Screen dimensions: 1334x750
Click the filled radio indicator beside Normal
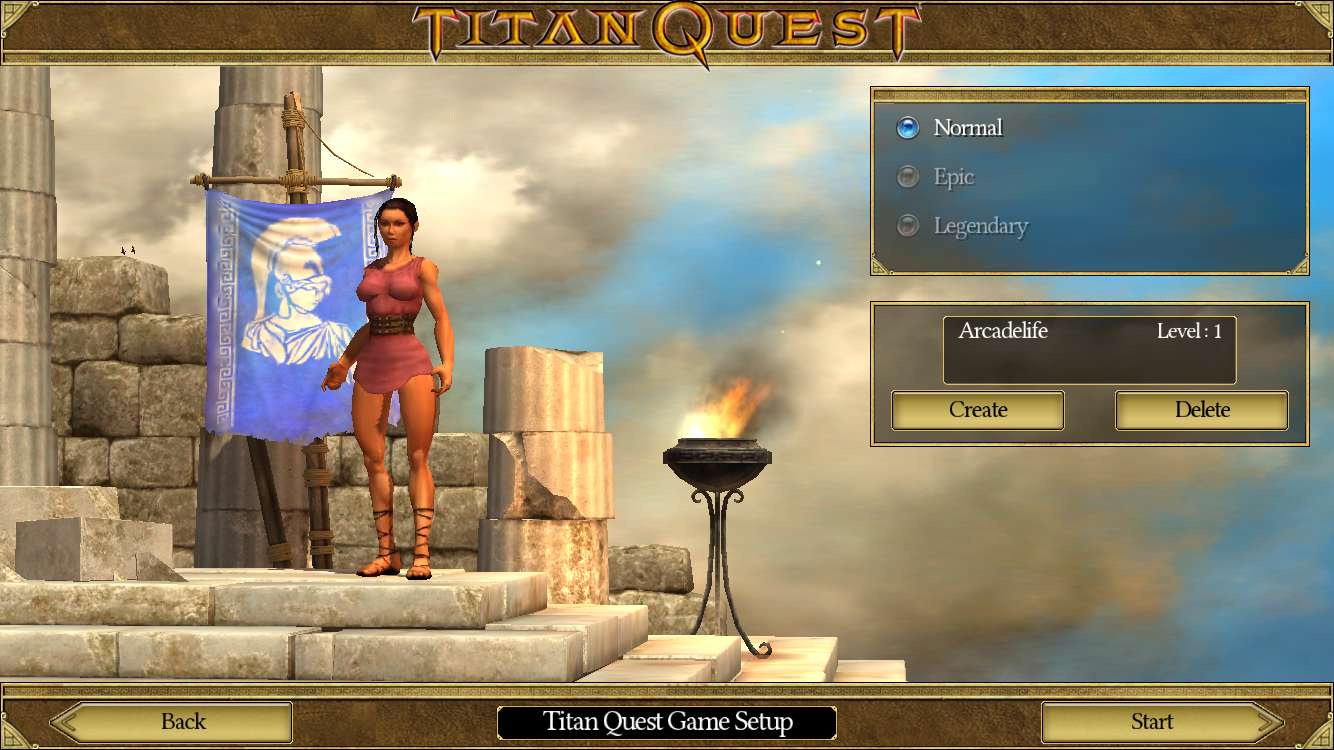tap(906, 127)
